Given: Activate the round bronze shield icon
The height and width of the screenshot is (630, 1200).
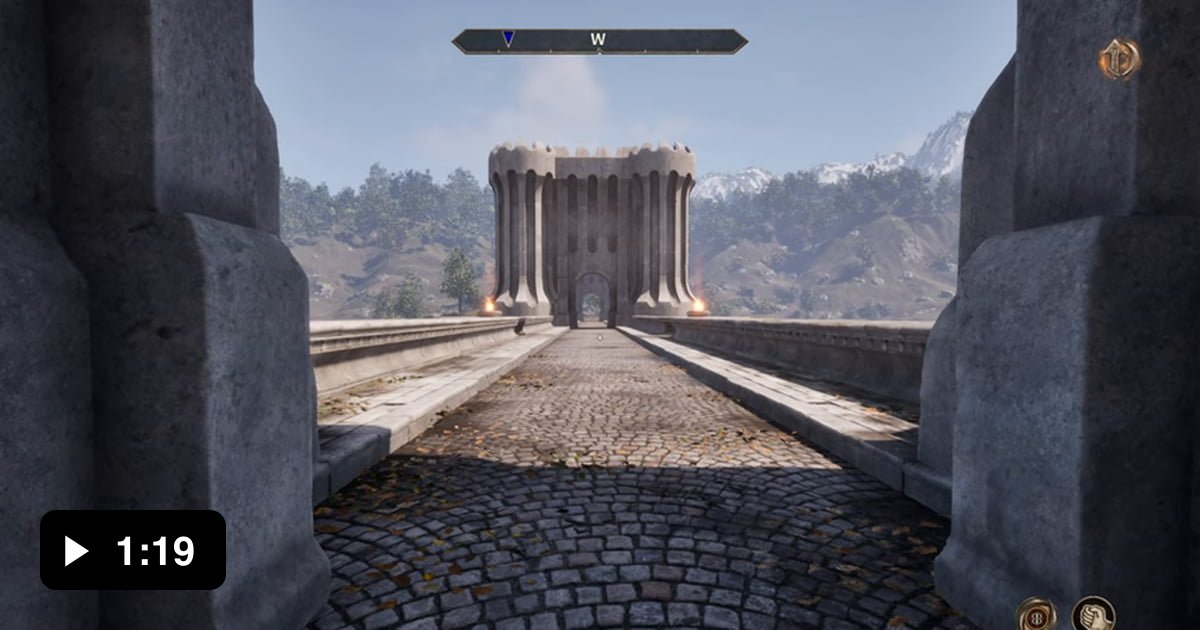Looking at the screenshot, I should (1035, 614).
